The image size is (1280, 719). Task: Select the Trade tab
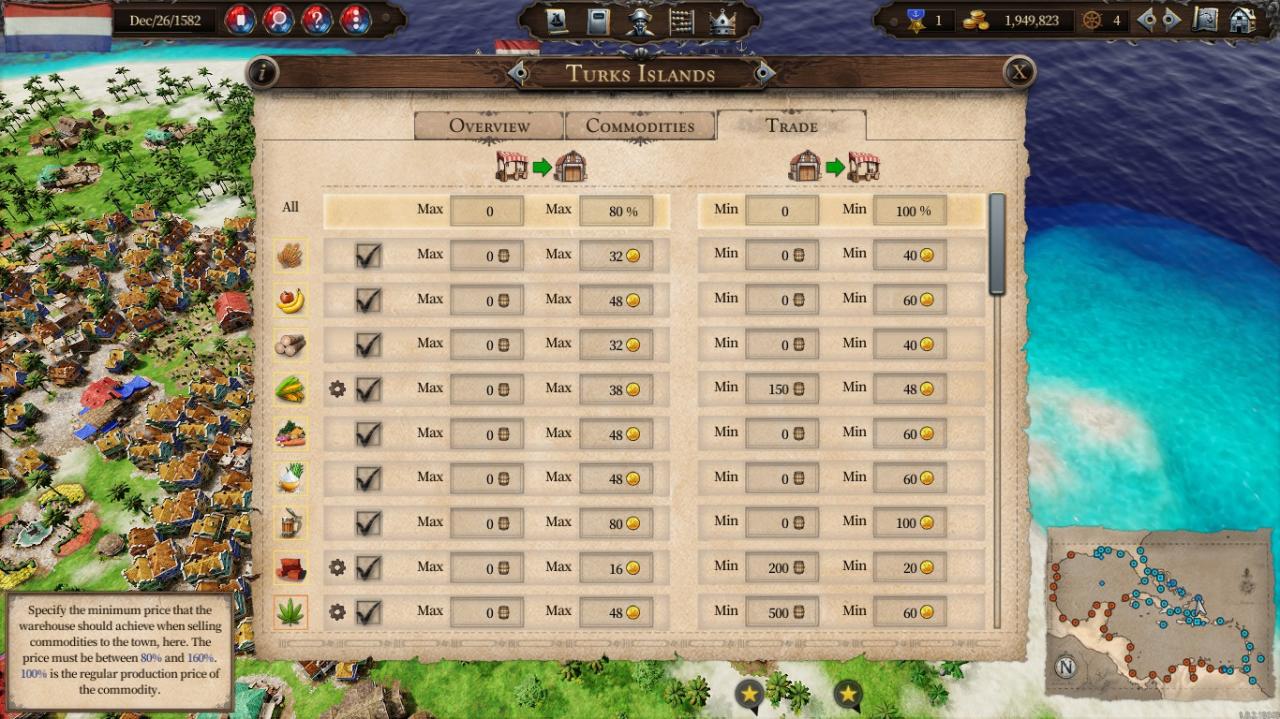click(791, 126)
